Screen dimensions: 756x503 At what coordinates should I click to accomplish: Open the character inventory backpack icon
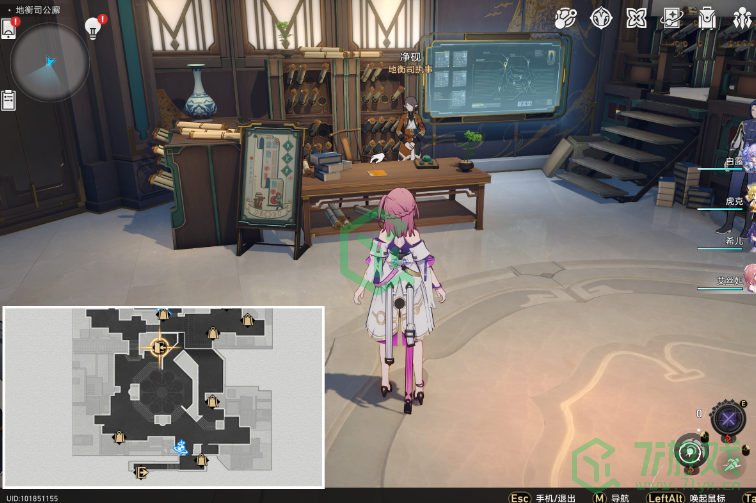(706, 18)
